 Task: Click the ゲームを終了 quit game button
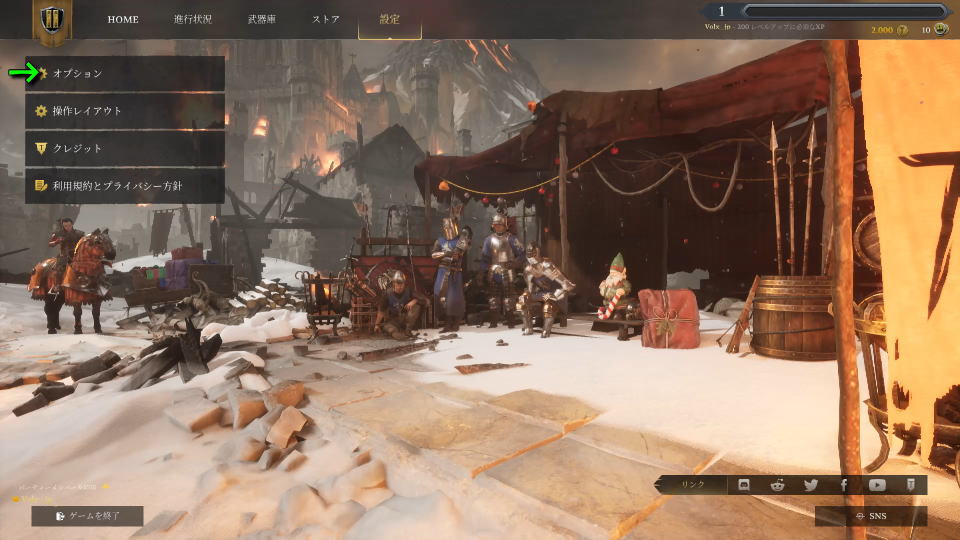point(87,516)
